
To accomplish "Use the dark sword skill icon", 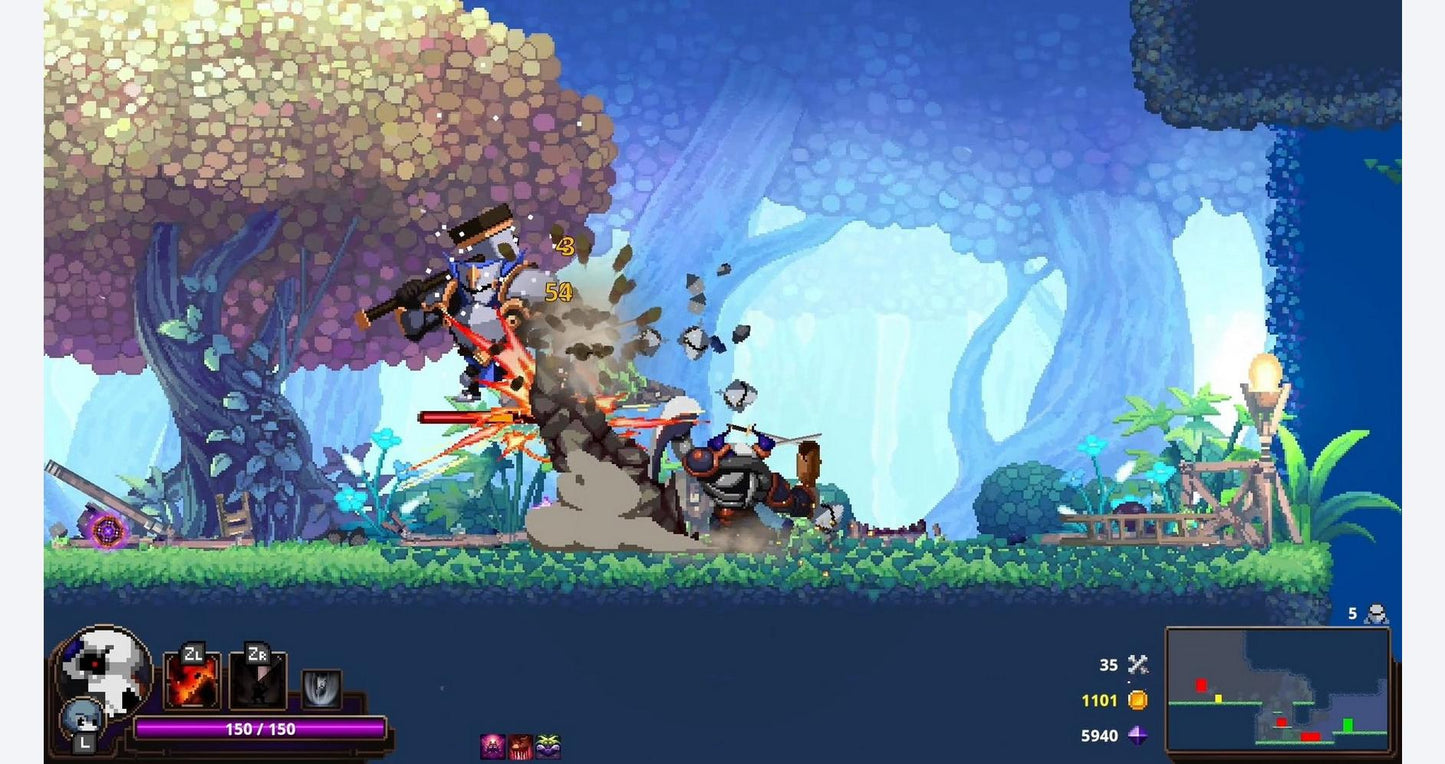I will pos(258,680).
